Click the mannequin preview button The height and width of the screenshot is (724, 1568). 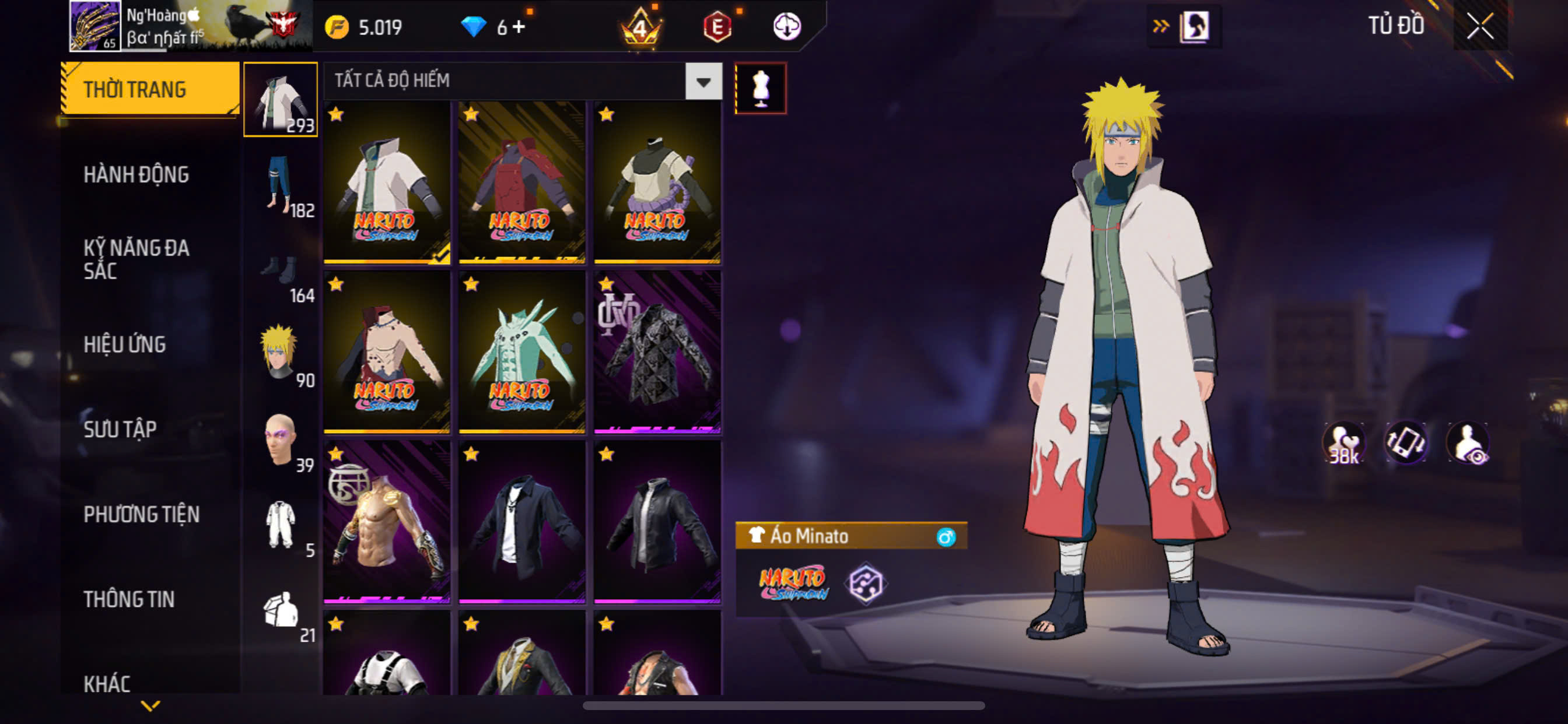760,88
